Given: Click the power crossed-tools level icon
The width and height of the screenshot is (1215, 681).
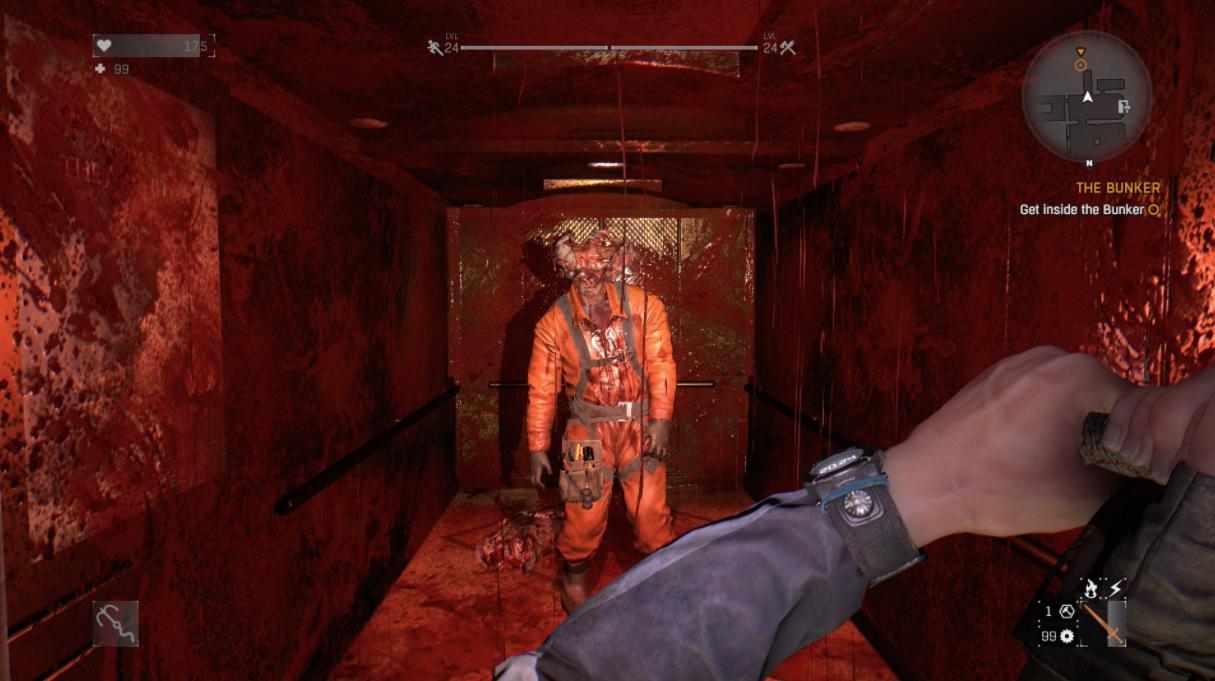Looking at the screenshot, I should click(788, 47).
